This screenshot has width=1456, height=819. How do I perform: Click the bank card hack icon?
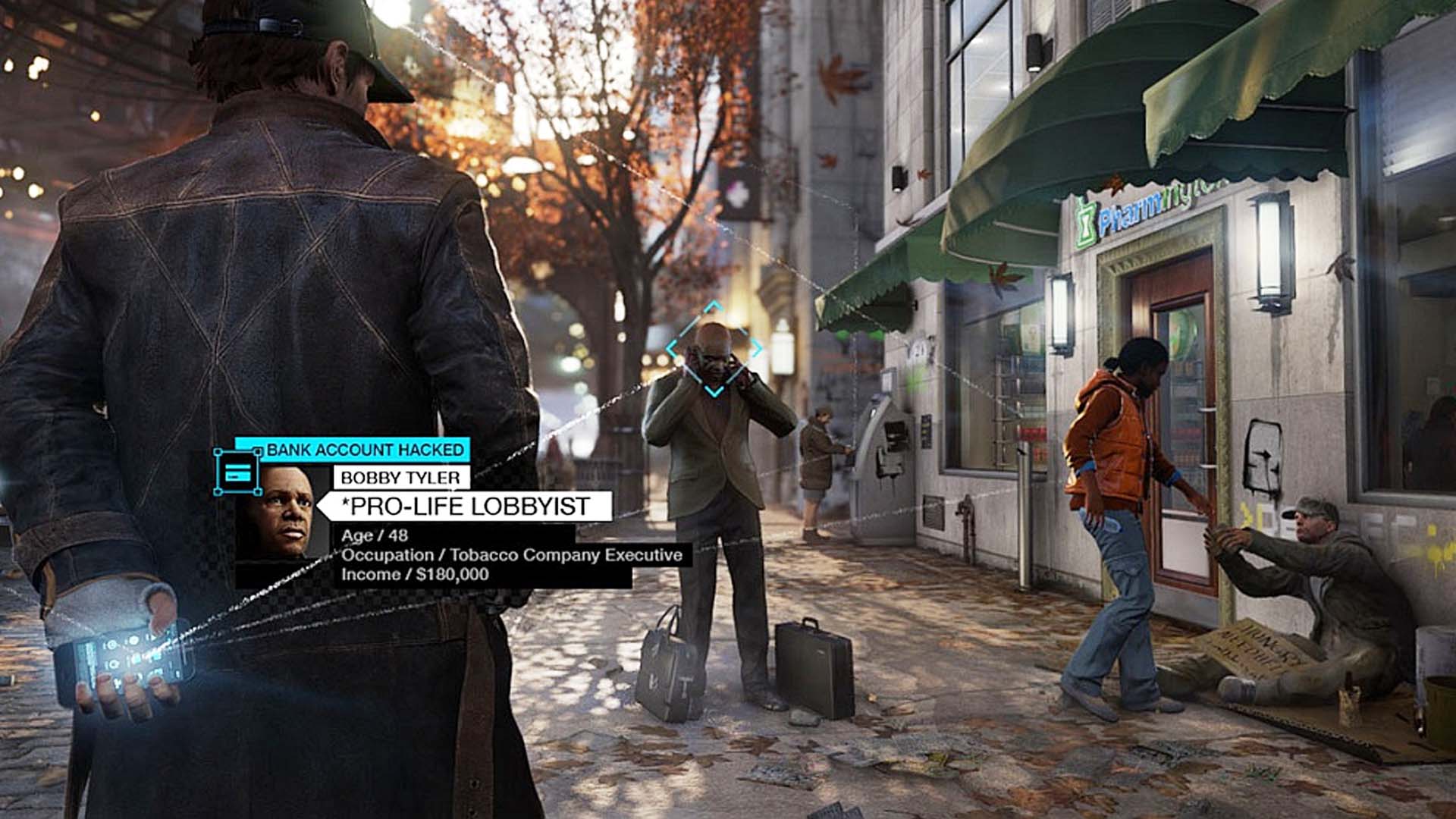click(x=237, y=472)
